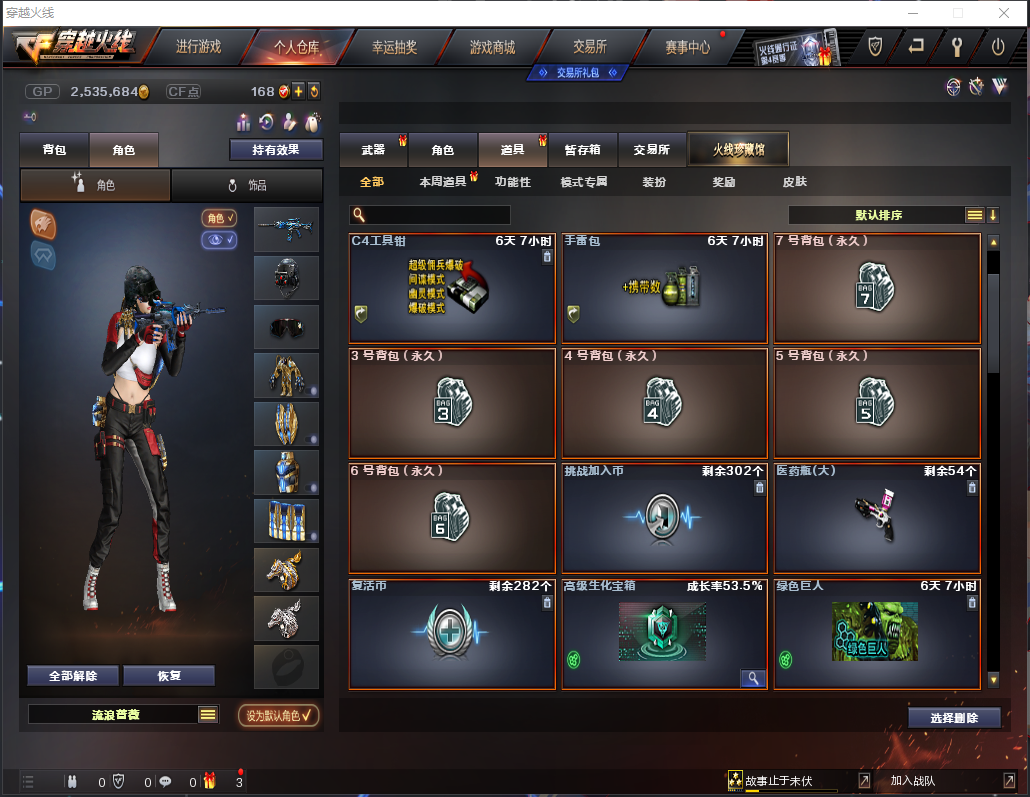1030x797 pixels.
Task: Choose the 7号背包 item tile
Action: (x=877, y=289)
